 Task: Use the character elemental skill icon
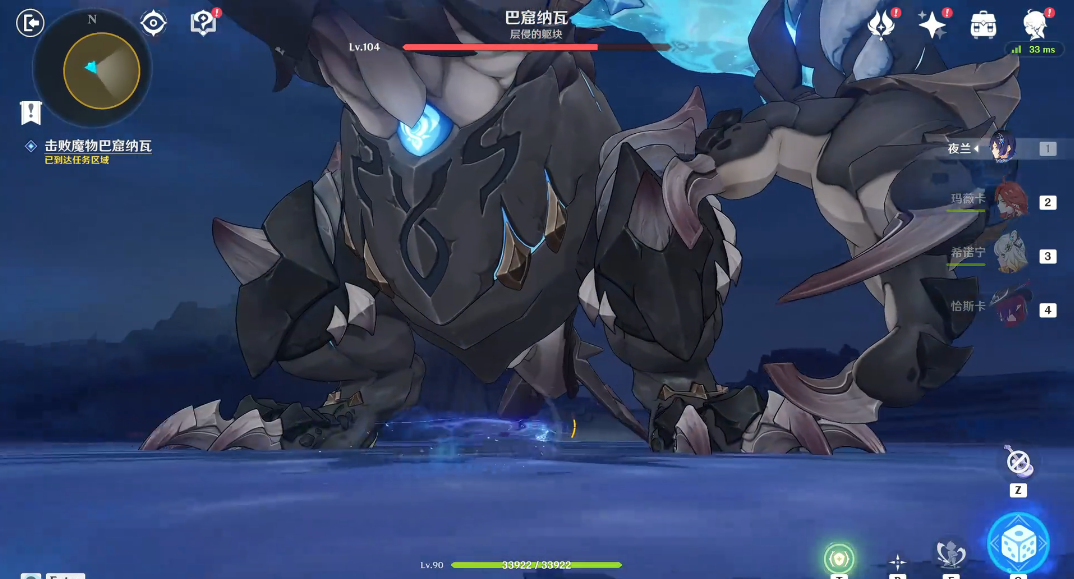pyautogui.click(x=950, y=553)
